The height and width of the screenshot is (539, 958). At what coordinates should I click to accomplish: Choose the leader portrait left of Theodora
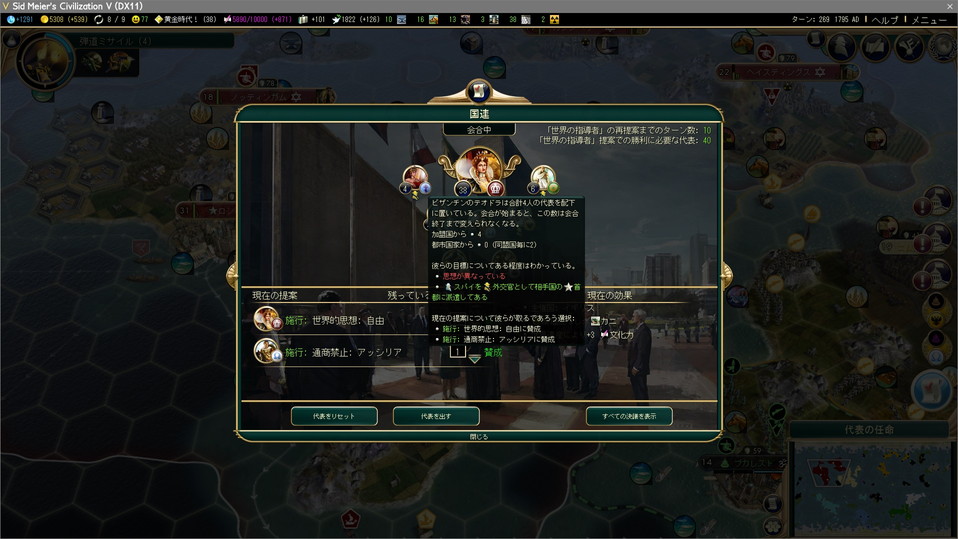coord(416,180)
